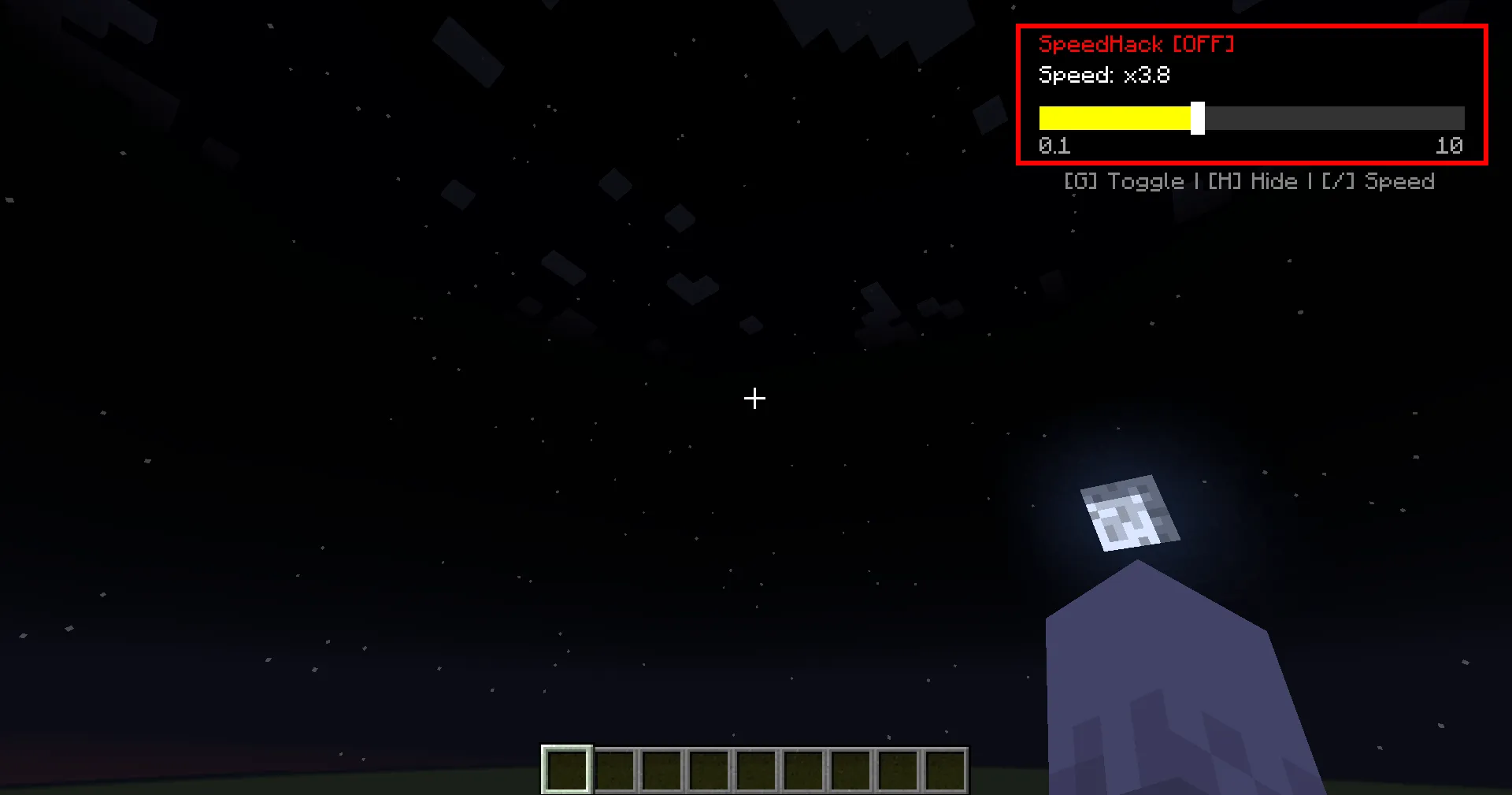This screenshot has height=795, width=1512.
Task: Select the second hotbar slot
Action: click(613, 770)
